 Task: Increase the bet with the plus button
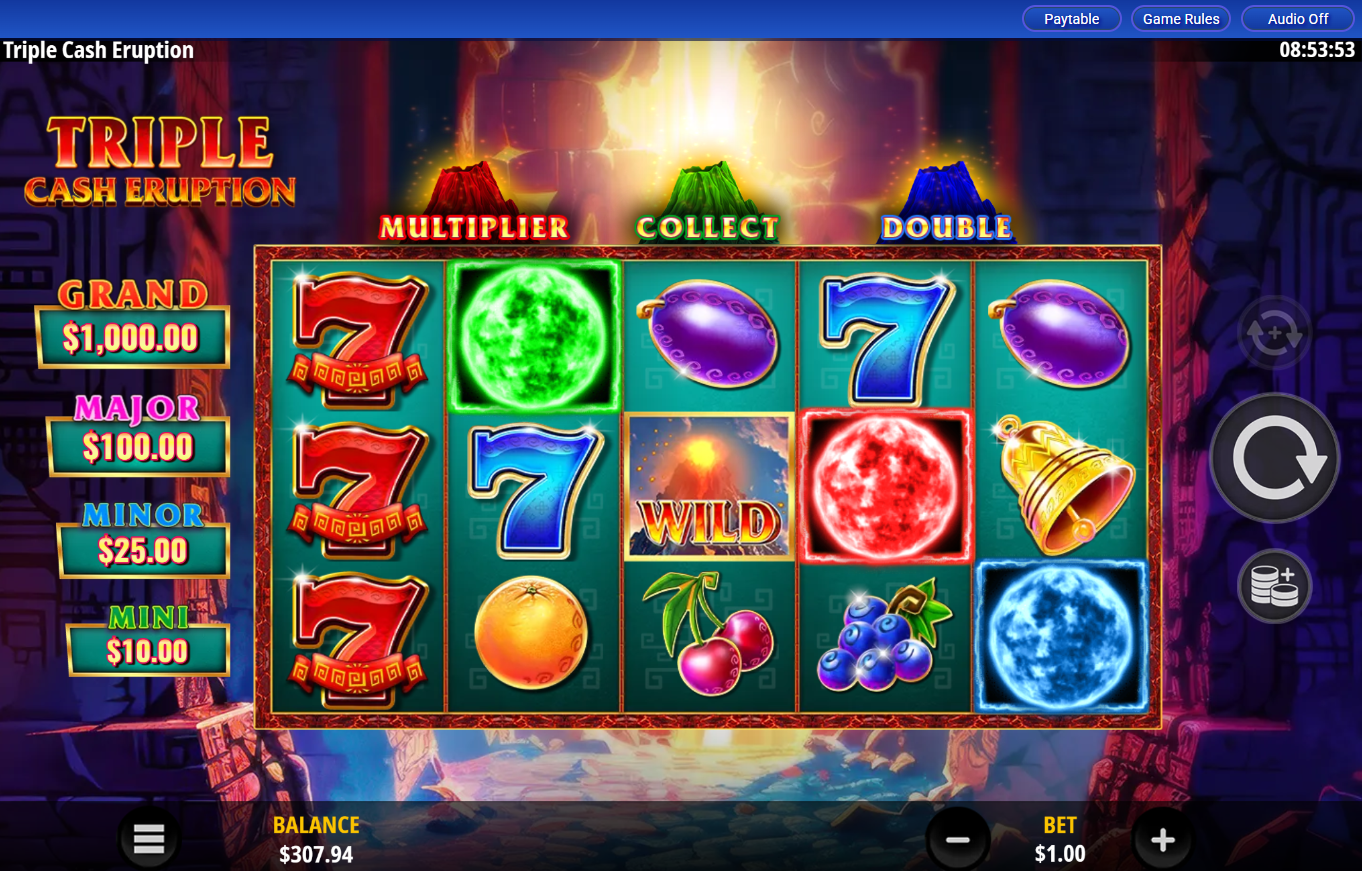pos(1162,838)
